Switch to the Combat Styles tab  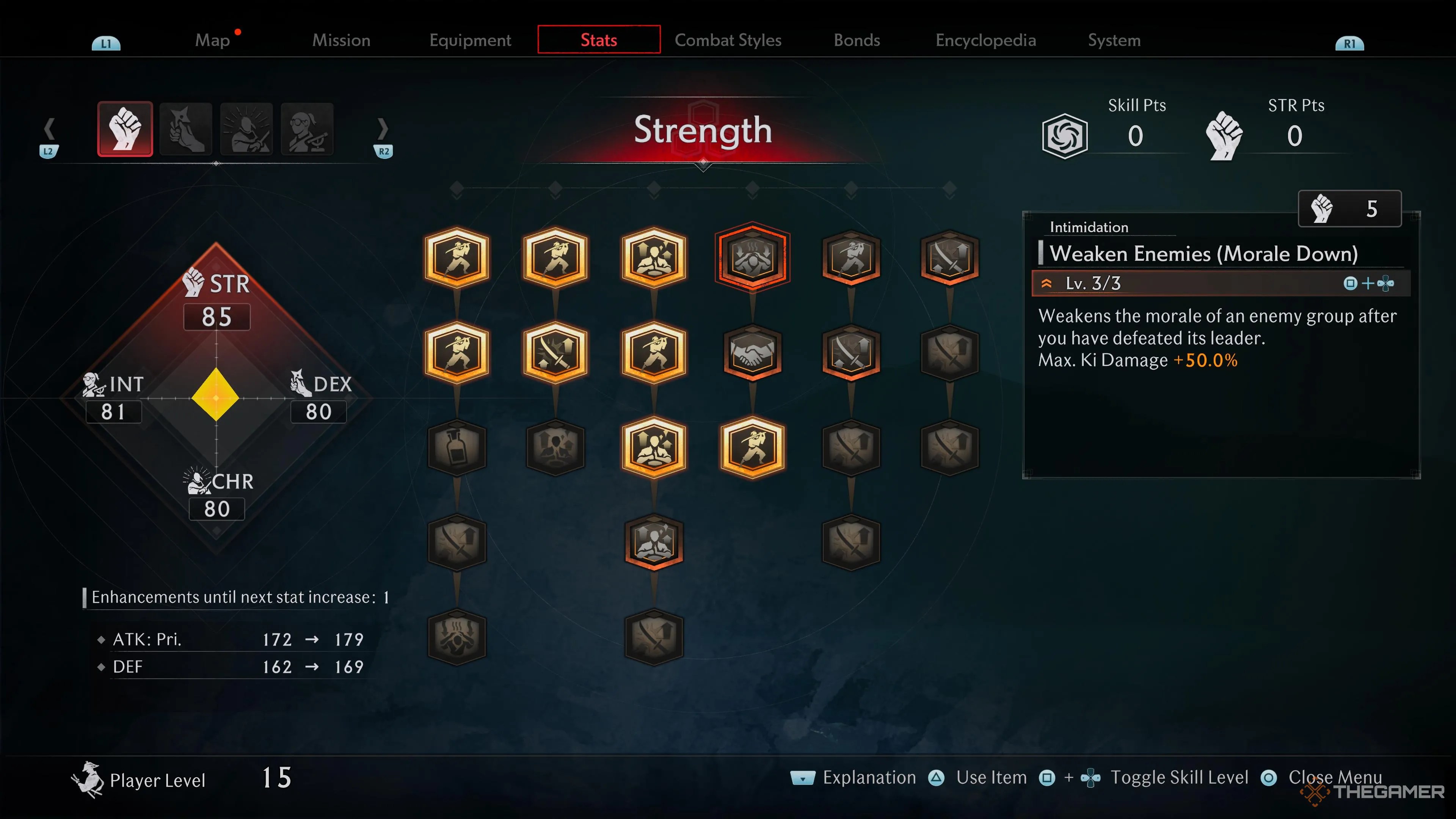728,39
